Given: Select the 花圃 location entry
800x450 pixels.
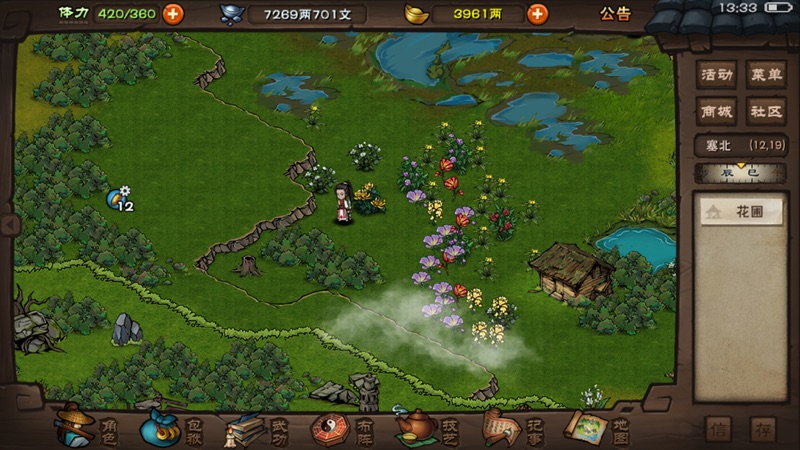Looking at the screenshot, I should [741, 212].
